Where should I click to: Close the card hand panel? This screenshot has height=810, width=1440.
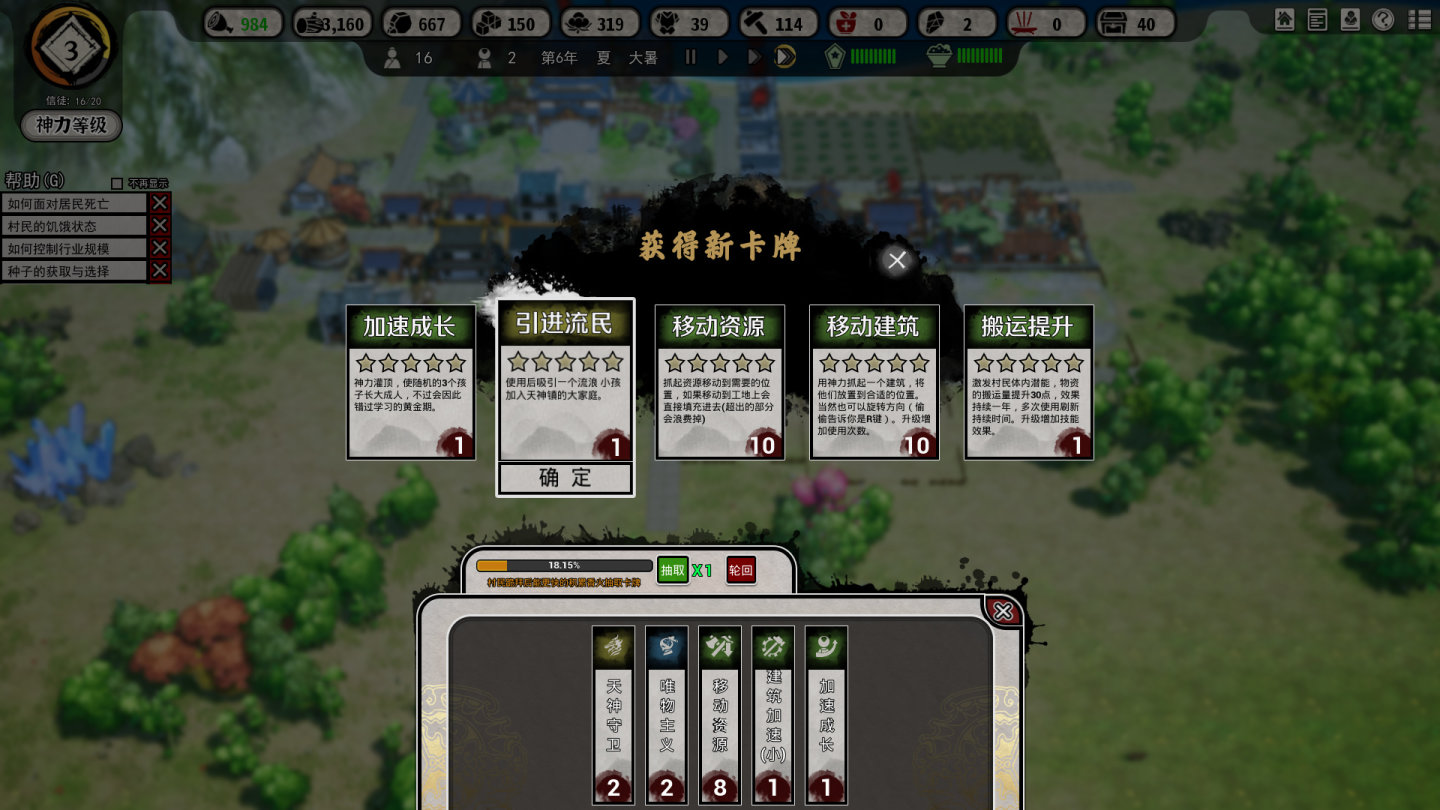click(1003, 611)
